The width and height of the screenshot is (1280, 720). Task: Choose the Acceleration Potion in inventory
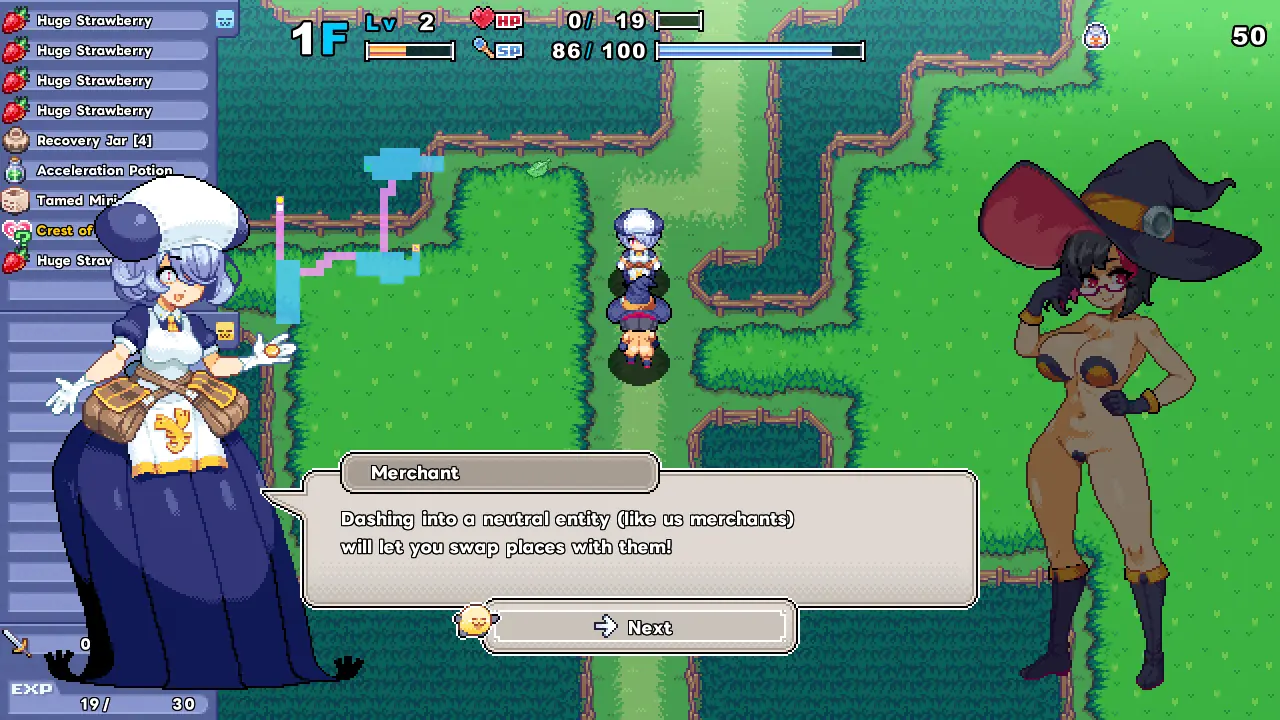click(x=105, y=170)
